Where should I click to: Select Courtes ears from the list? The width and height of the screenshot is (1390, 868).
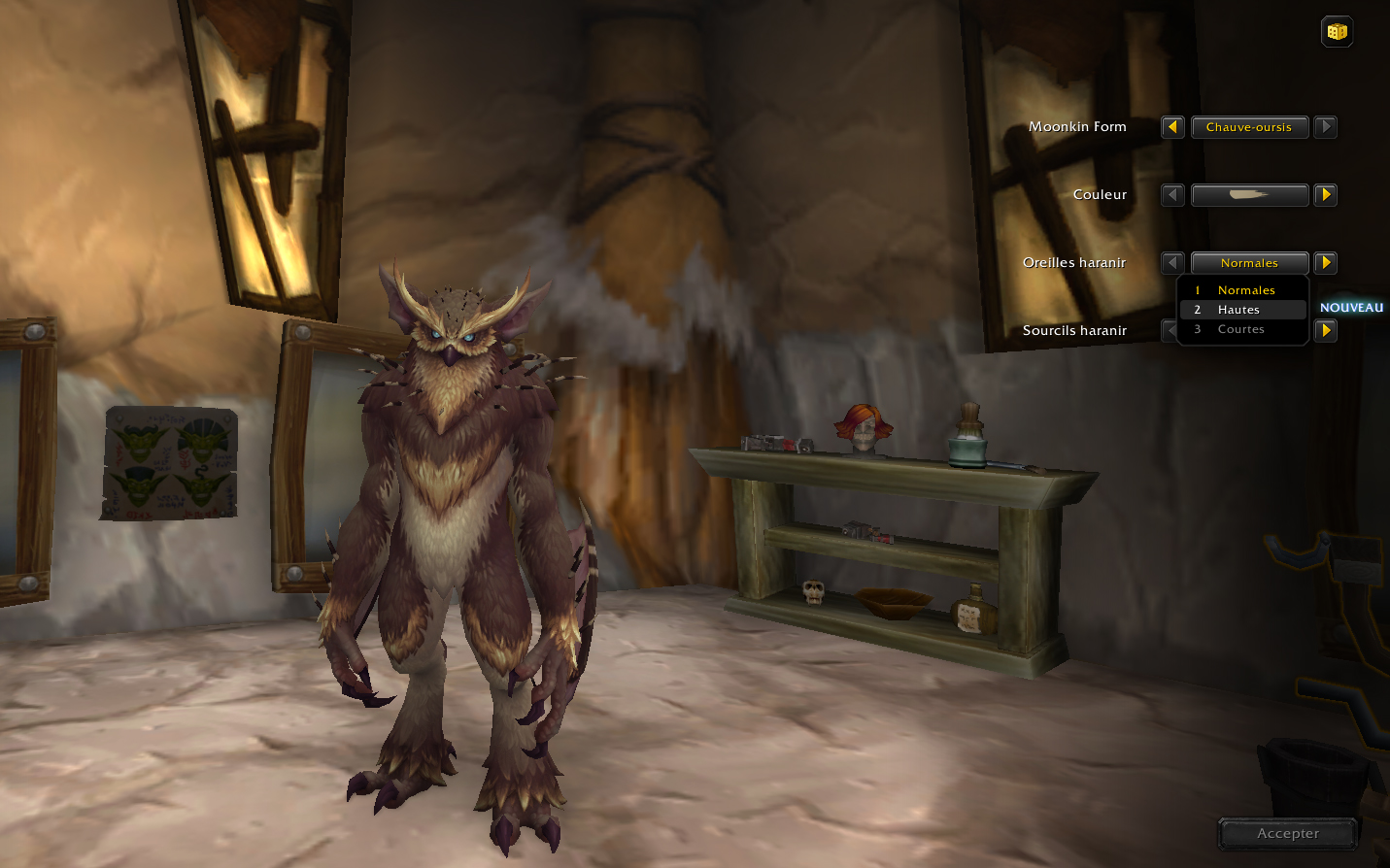click(x=1241, y=329)
